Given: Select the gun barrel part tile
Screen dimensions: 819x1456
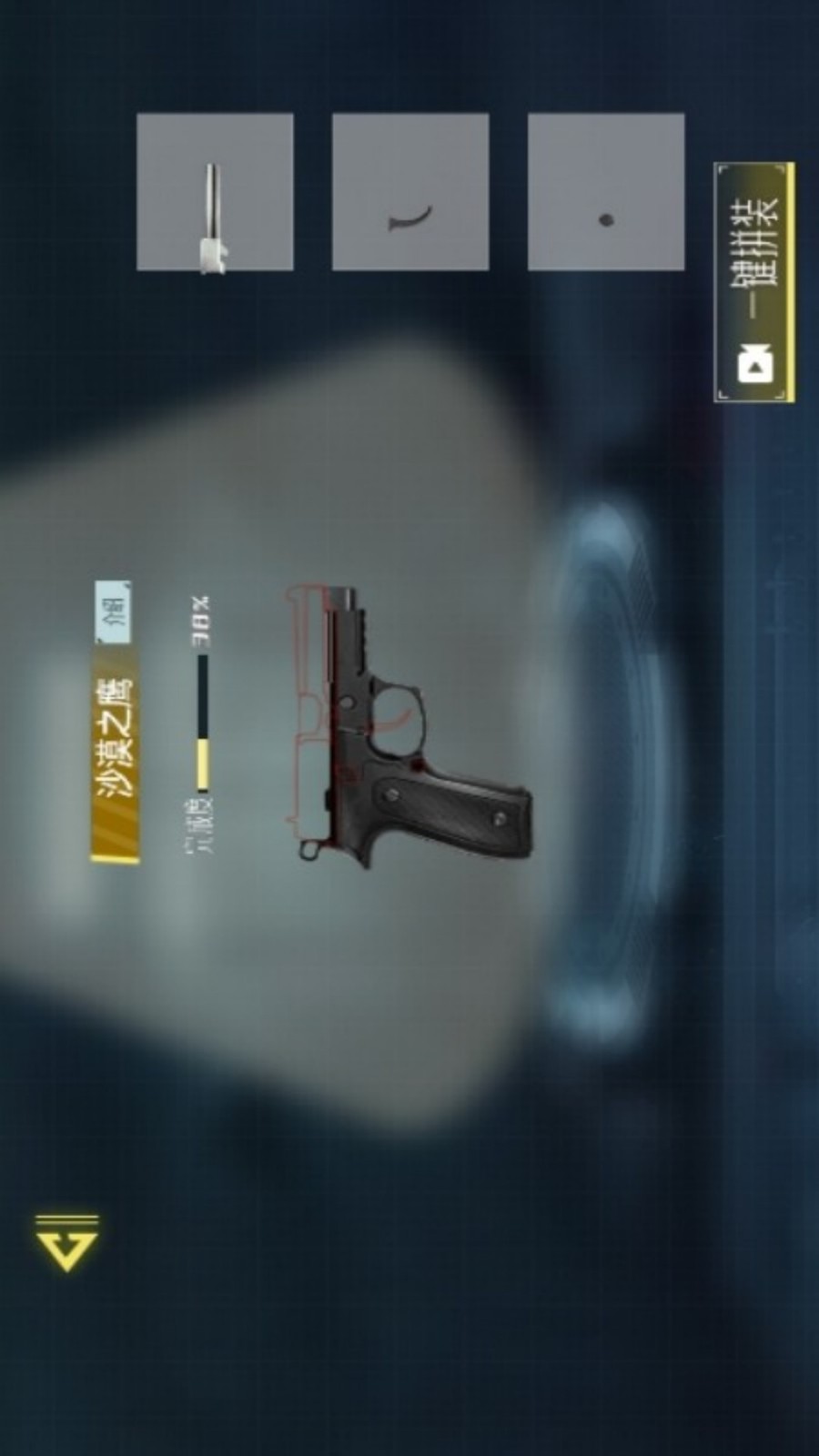Looking at the screenshot, I should [x=215, y=192].
